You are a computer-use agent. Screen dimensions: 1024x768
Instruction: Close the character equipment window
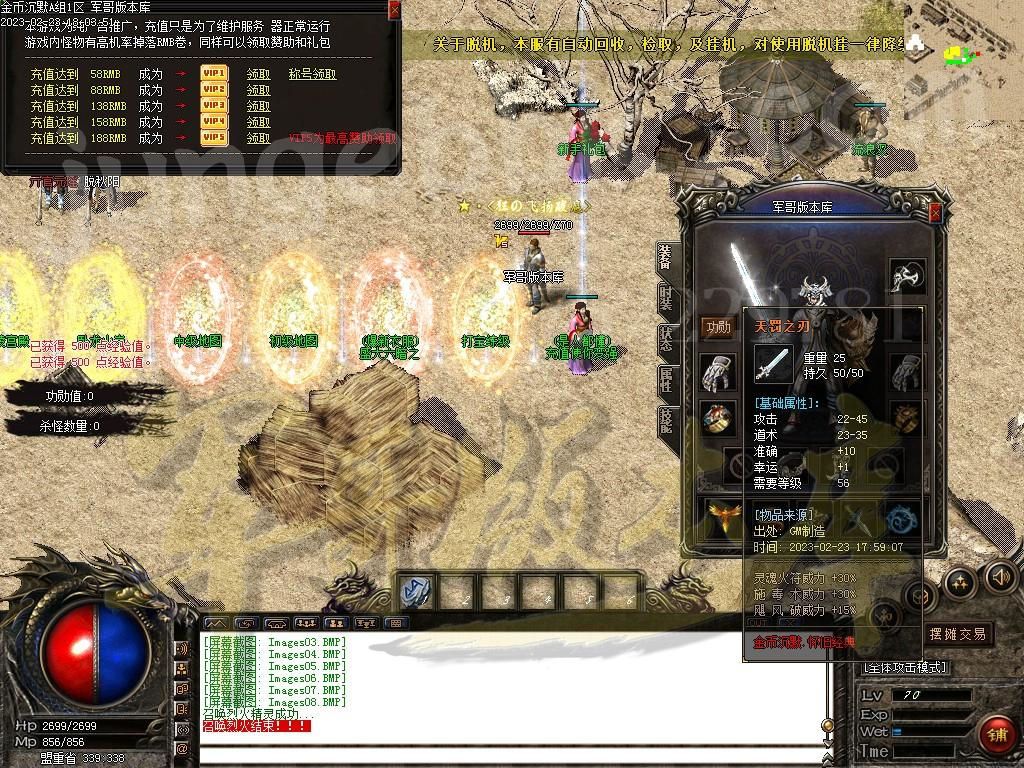[x=935, y=213]
